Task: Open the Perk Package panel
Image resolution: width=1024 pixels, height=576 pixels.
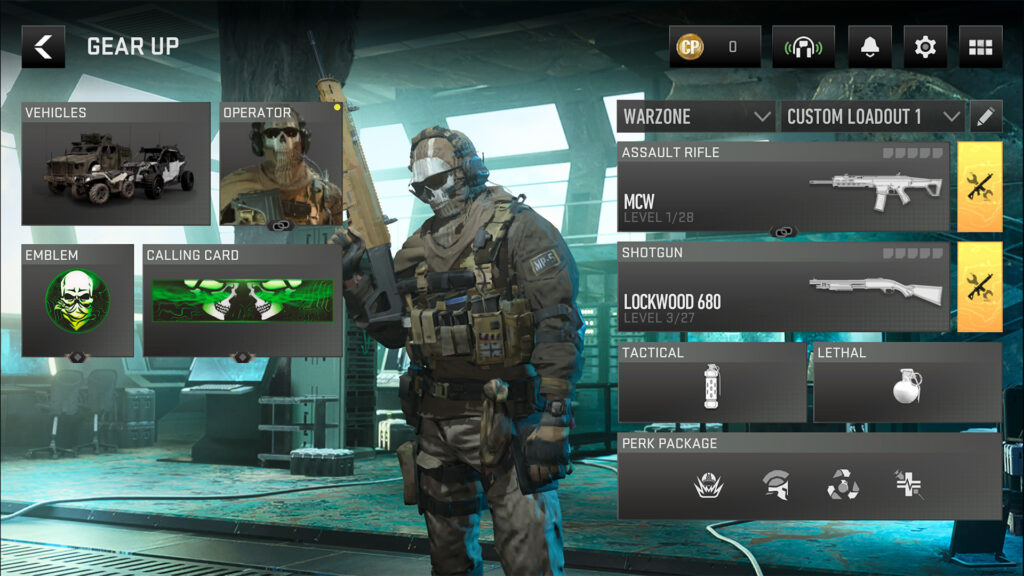Action: coord(809,476)
